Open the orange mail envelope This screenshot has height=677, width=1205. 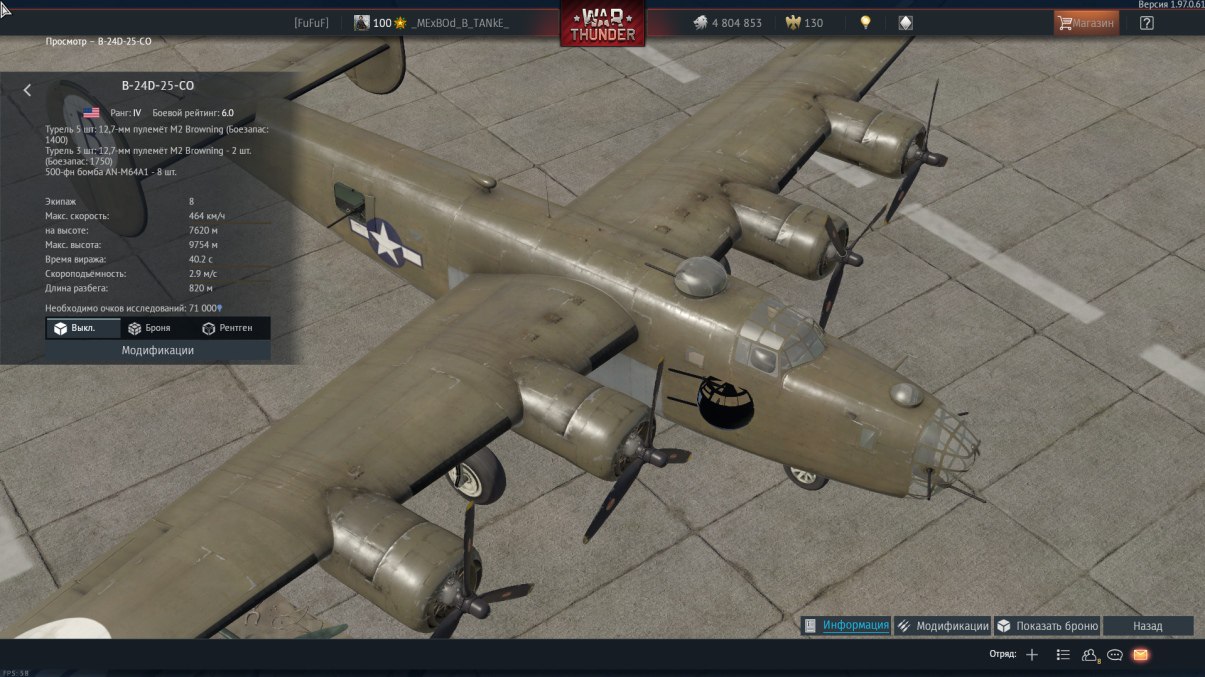point(1140,655)
